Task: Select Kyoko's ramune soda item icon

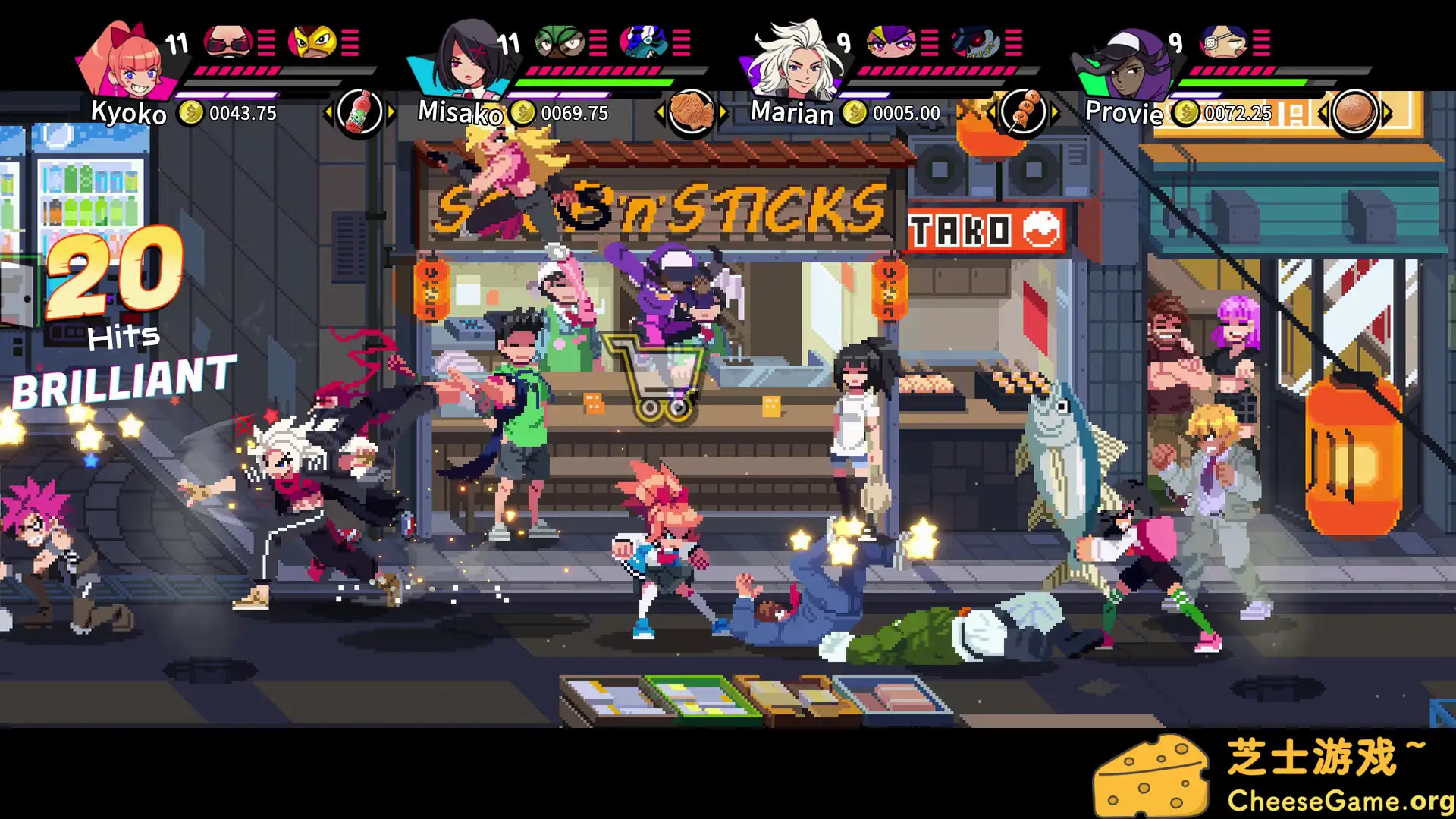Action: point(361,111)
